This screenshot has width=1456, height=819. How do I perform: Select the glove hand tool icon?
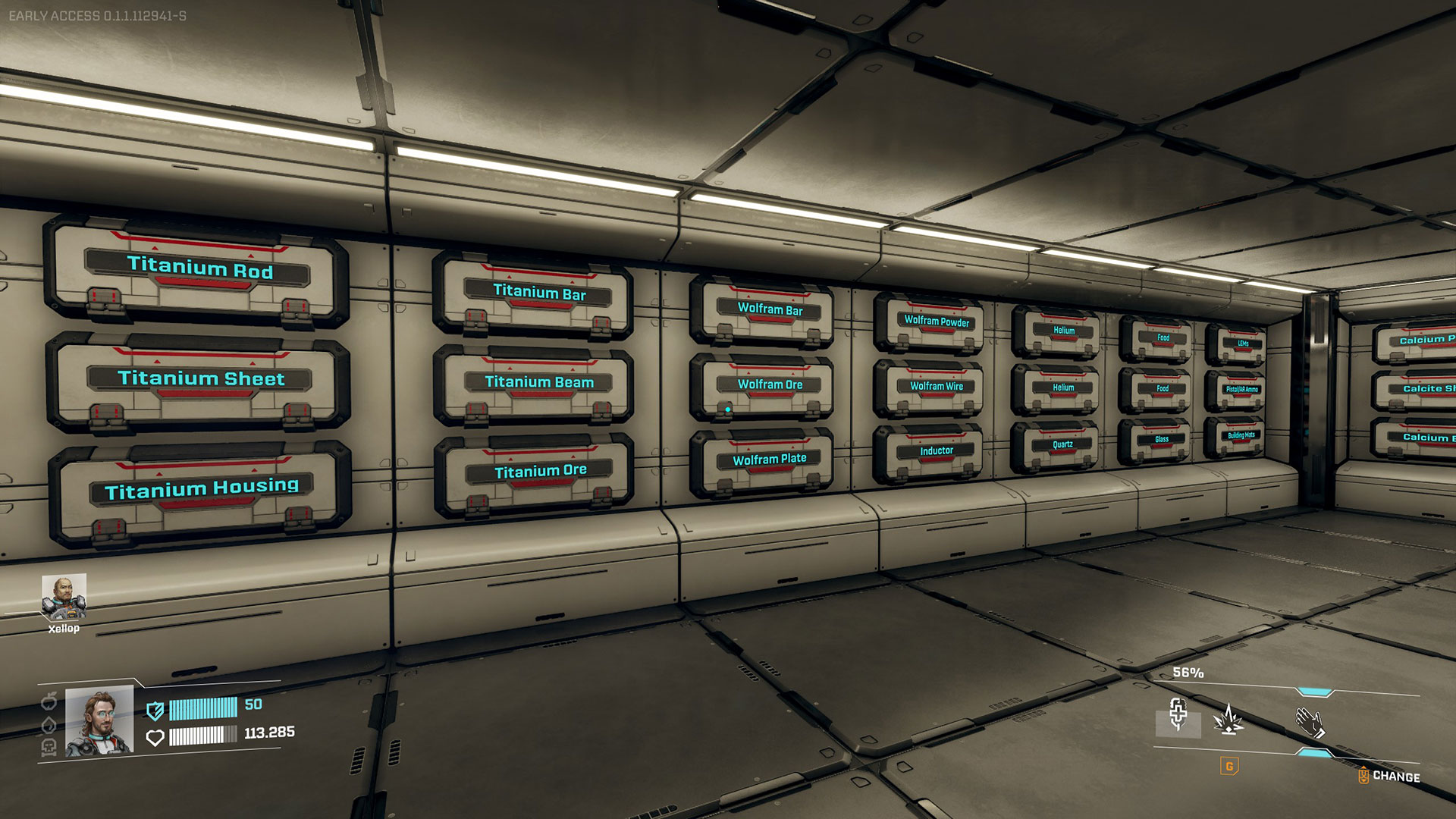point(1310,721)
